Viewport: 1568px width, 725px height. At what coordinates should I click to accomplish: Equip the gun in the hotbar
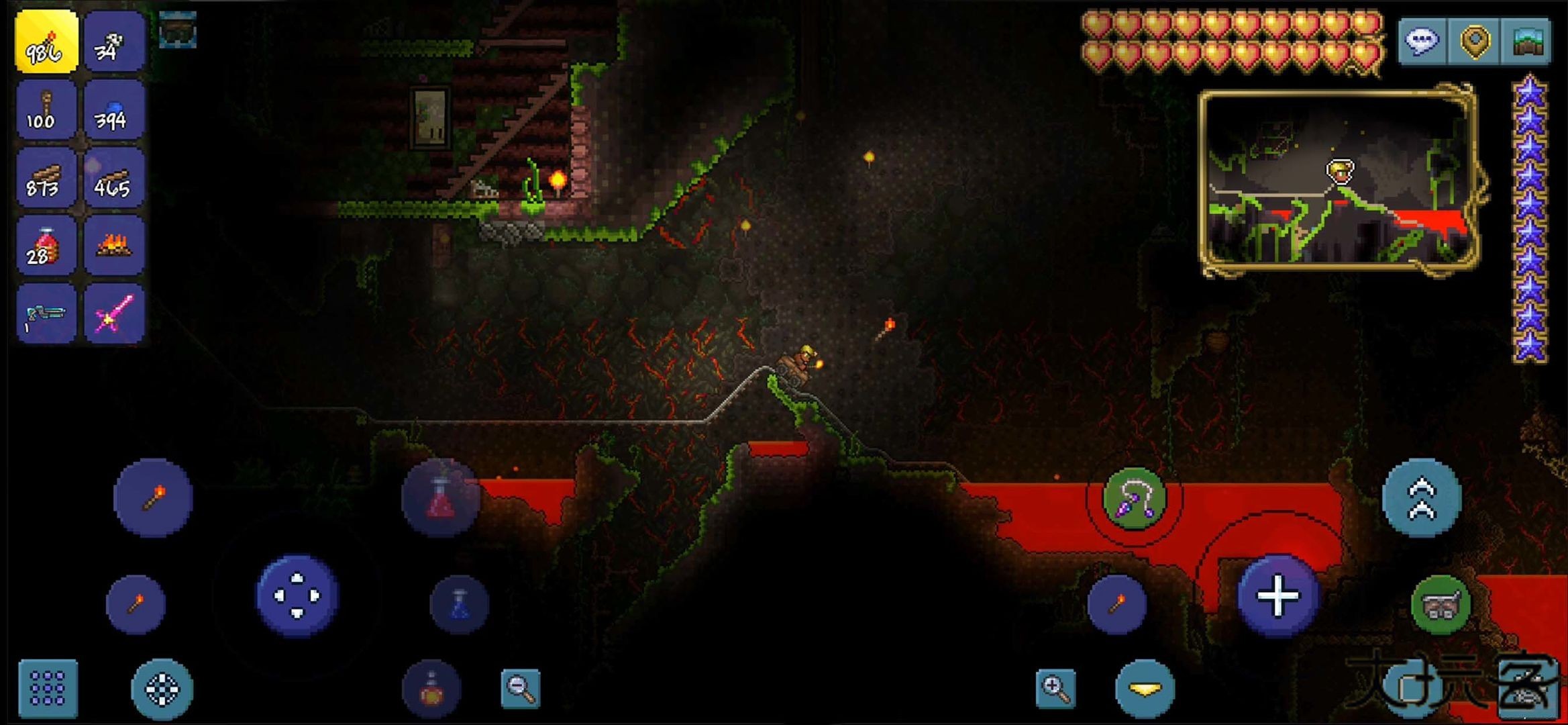tap(46, 314)
